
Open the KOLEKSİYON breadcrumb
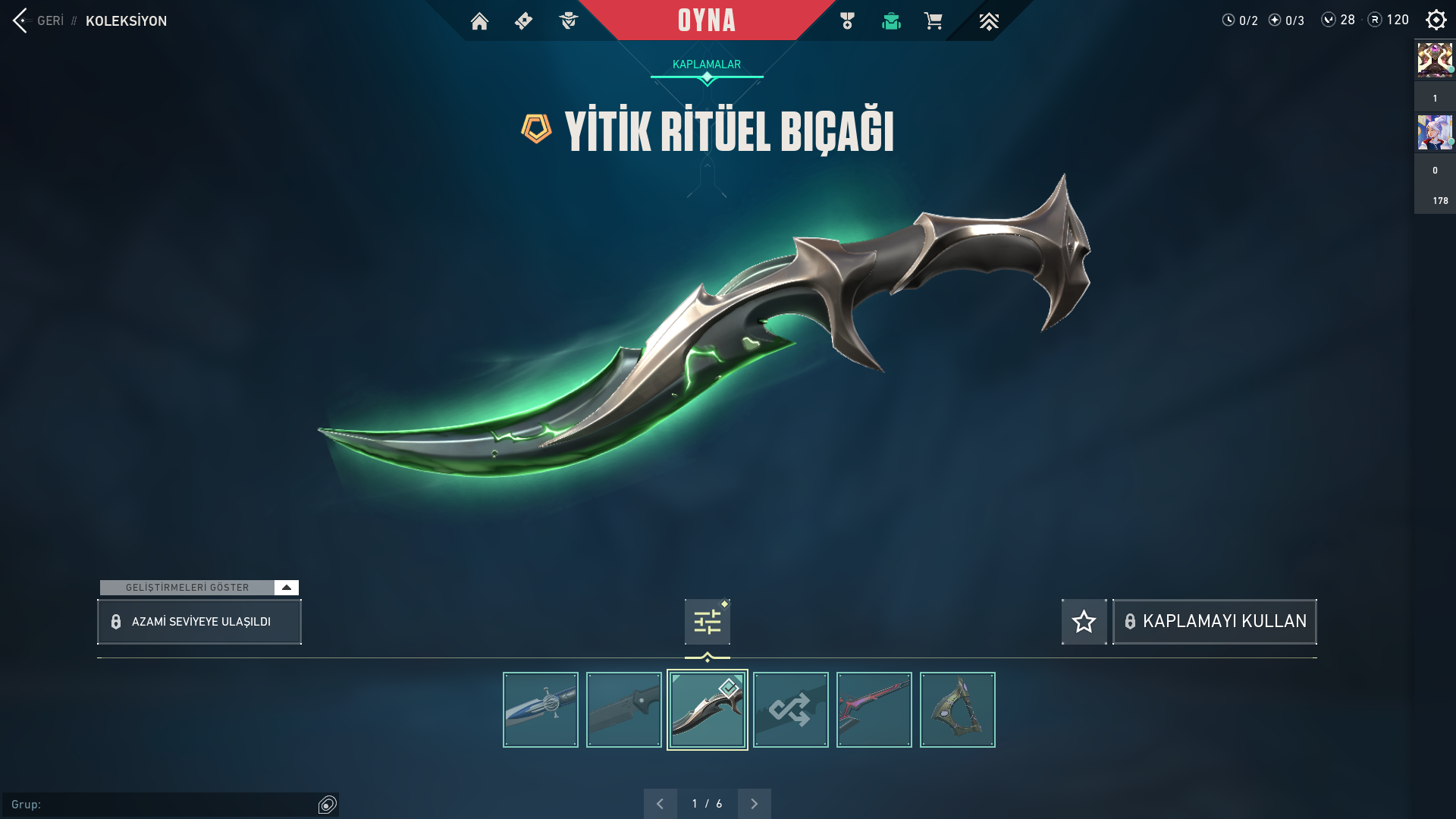[127, 21]
